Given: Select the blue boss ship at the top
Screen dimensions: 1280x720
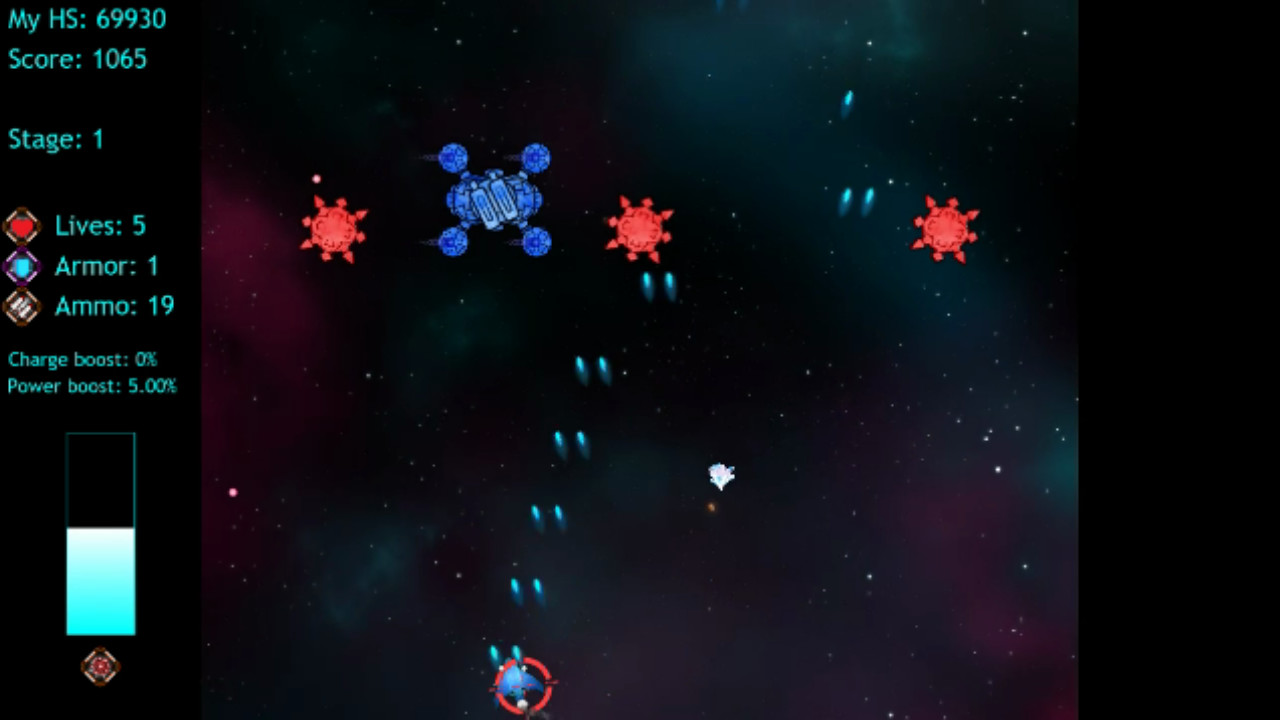Looking at the screenshot, I should 494,198.
